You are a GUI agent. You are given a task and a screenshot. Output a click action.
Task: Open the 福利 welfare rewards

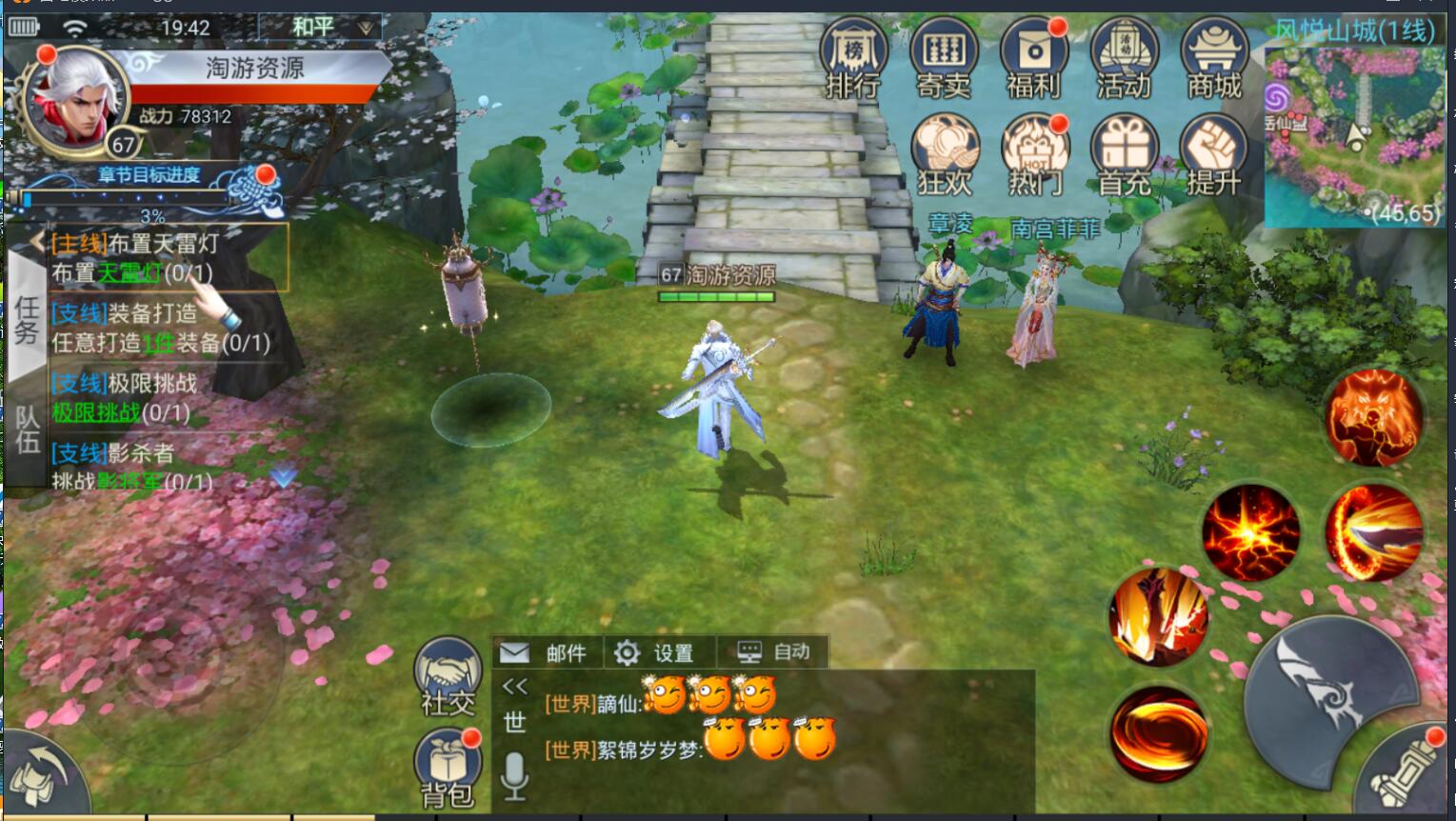1033,59
